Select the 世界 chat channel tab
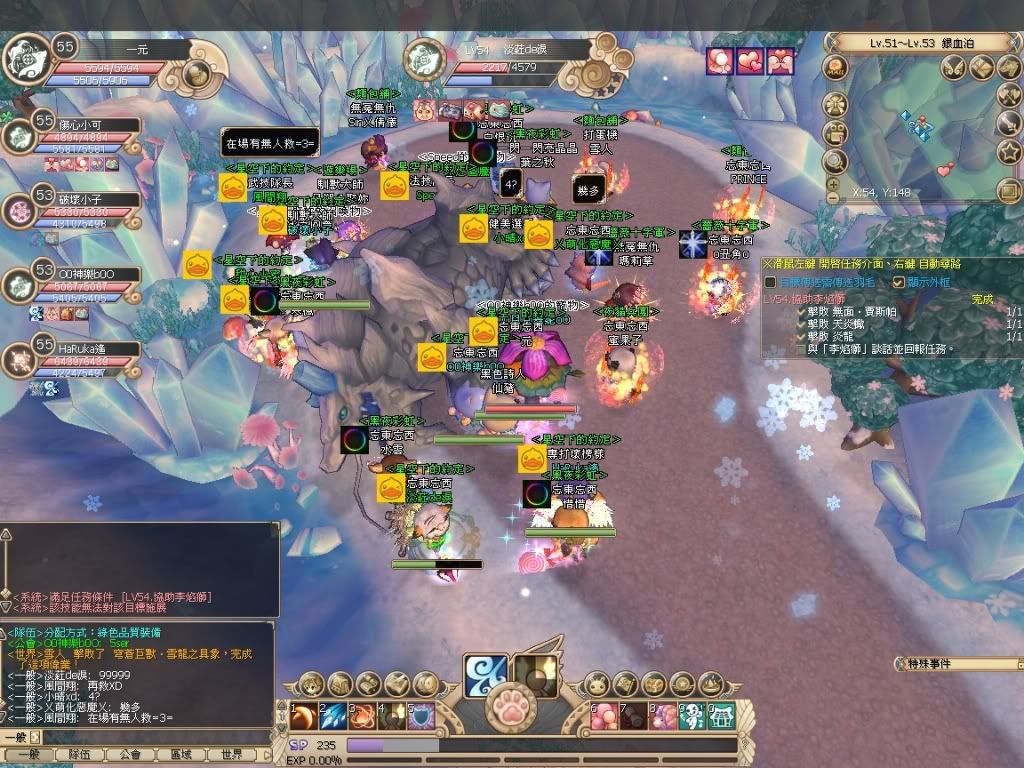 click(232, 755)
